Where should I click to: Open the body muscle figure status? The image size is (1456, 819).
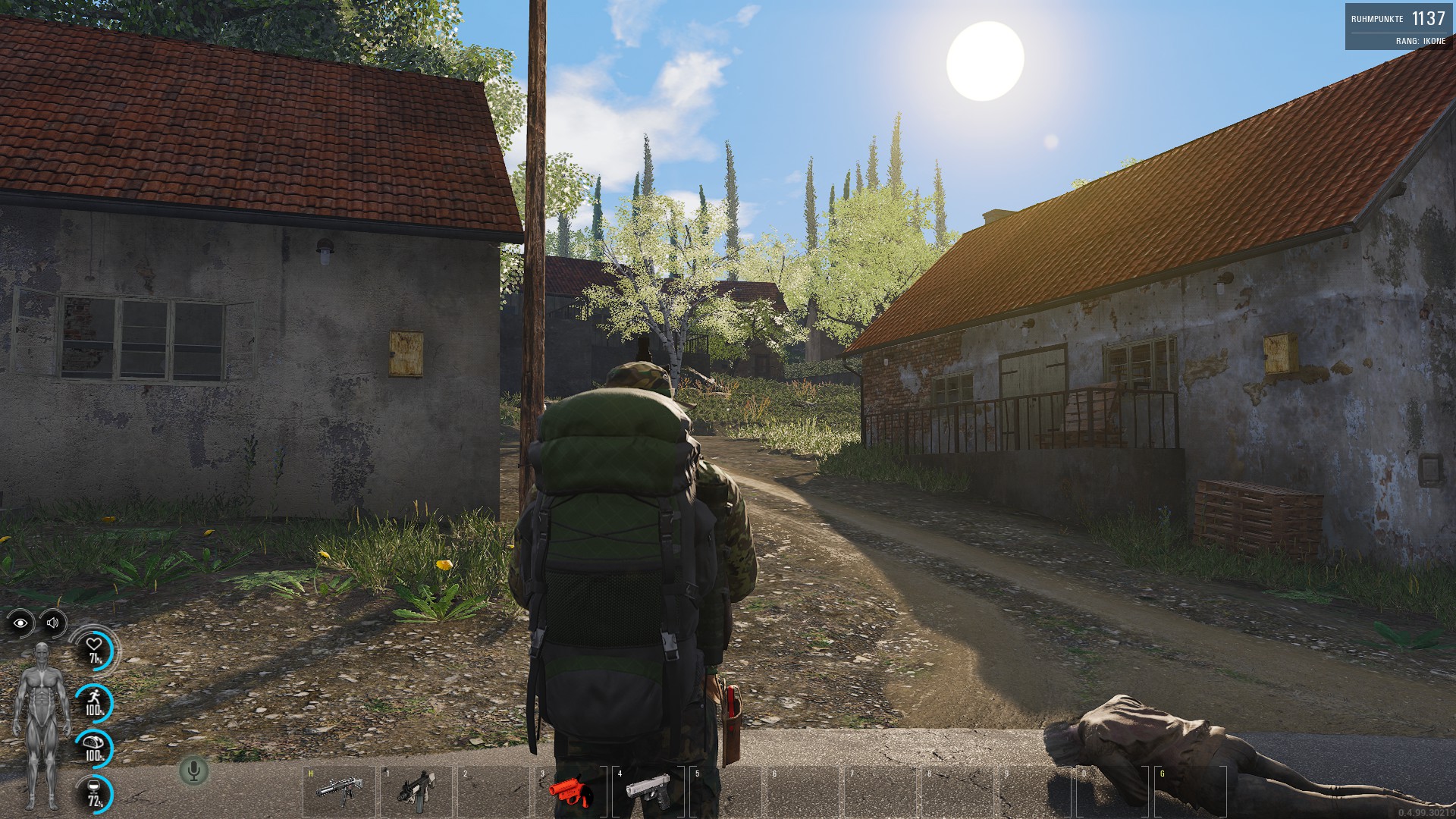pos(39,726)
